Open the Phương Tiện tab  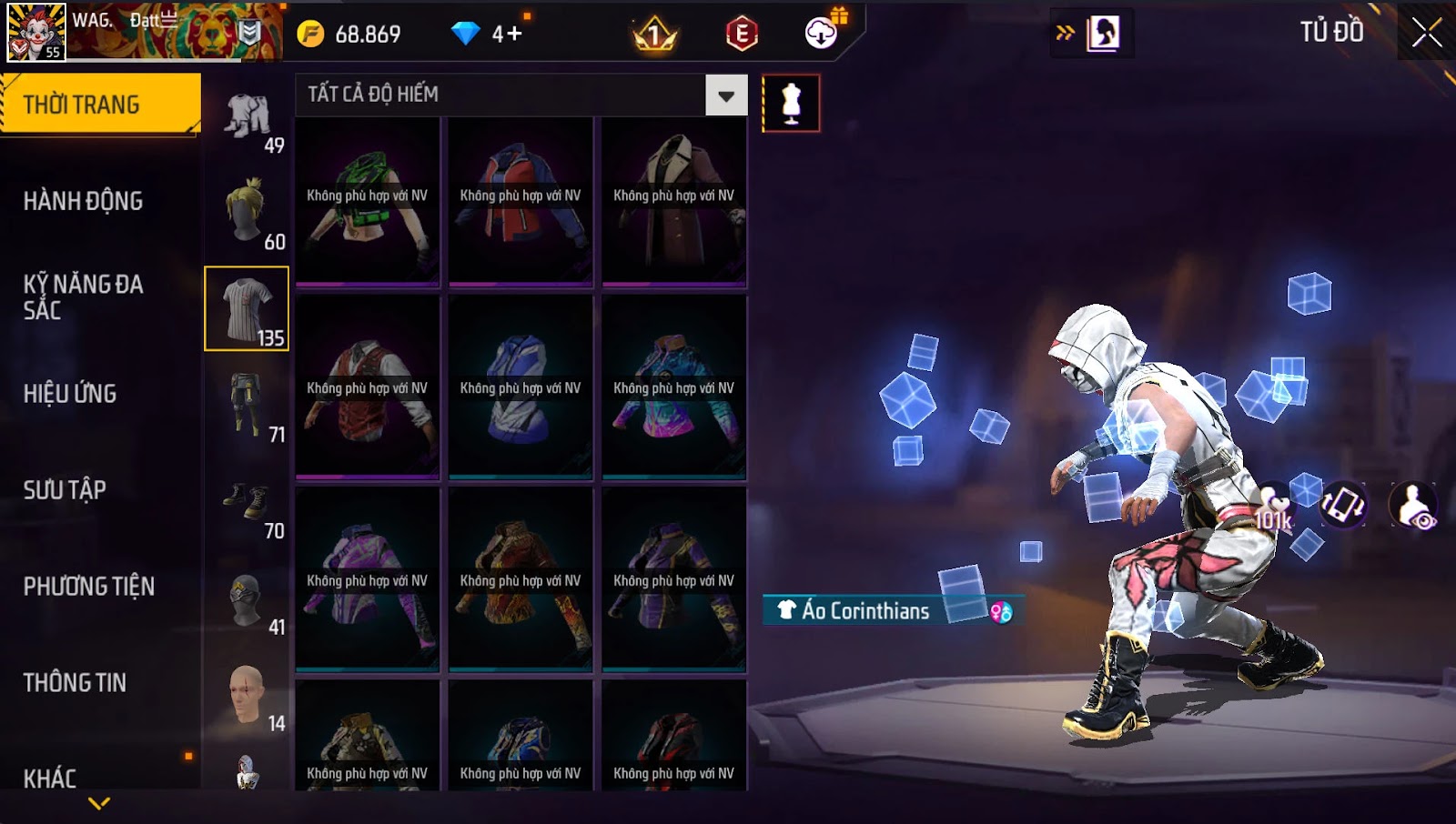click(x=88, y=587)
